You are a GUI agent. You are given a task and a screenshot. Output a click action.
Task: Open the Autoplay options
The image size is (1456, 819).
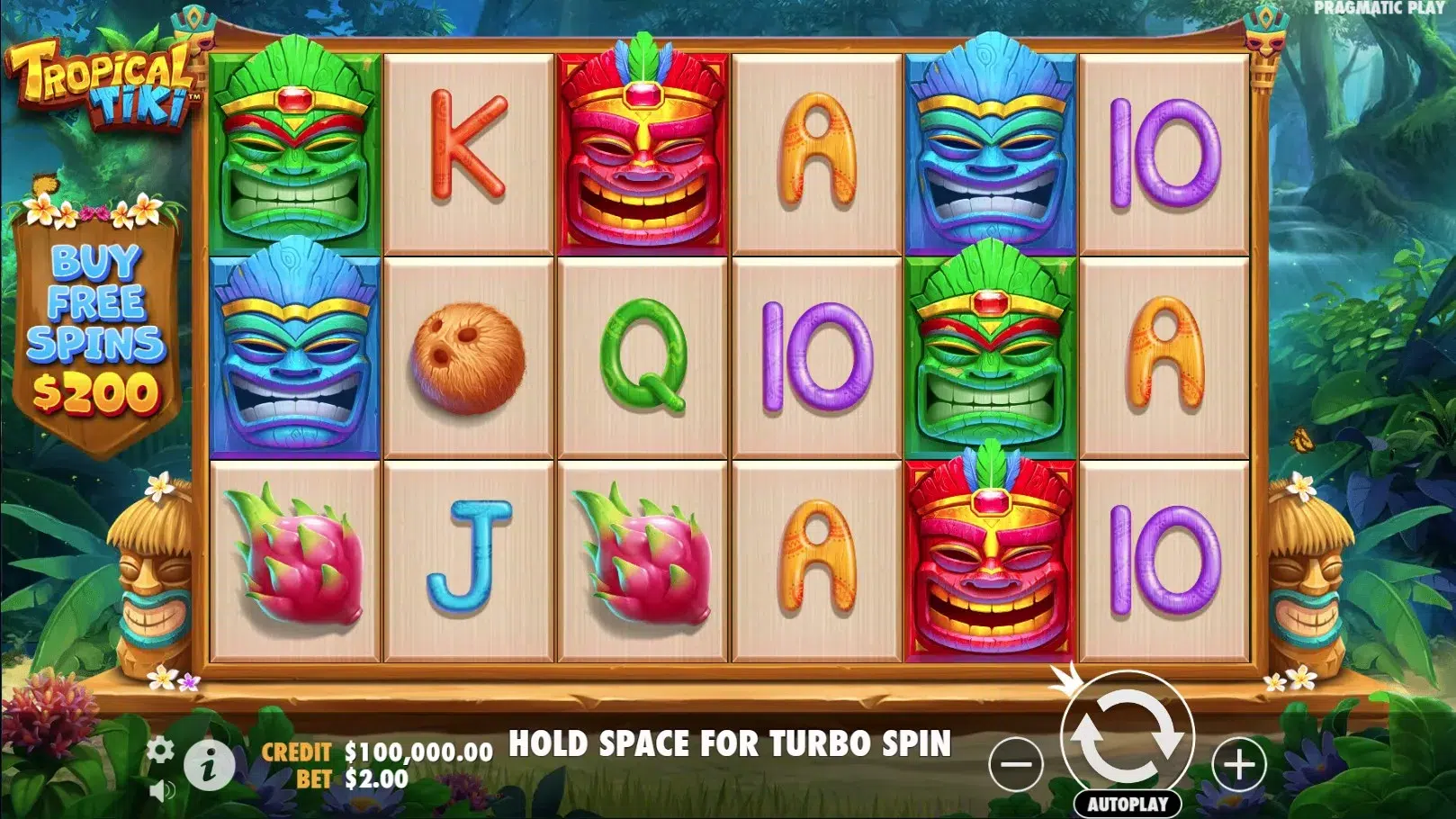pyautogui.click(x=1128, y=804)
